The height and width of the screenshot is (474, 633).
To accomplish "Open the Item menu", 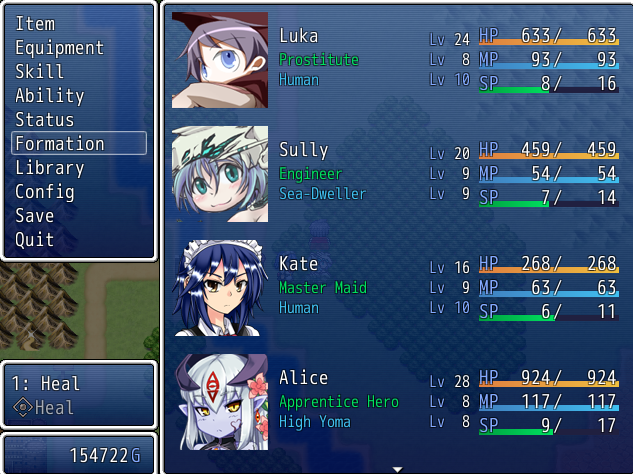I will point(36,23).
